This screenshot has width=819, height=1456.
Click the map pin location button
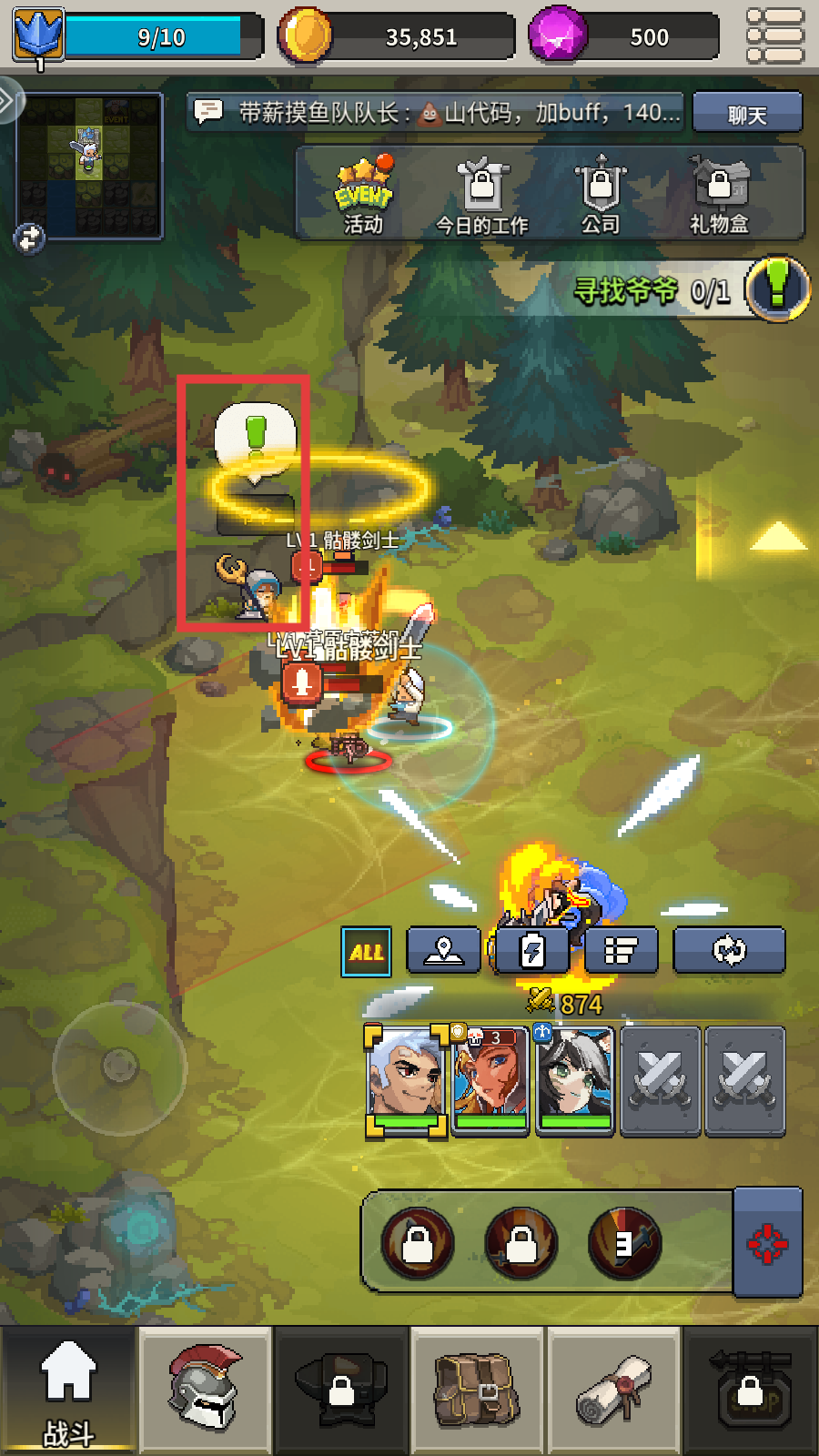coord(443,951)
